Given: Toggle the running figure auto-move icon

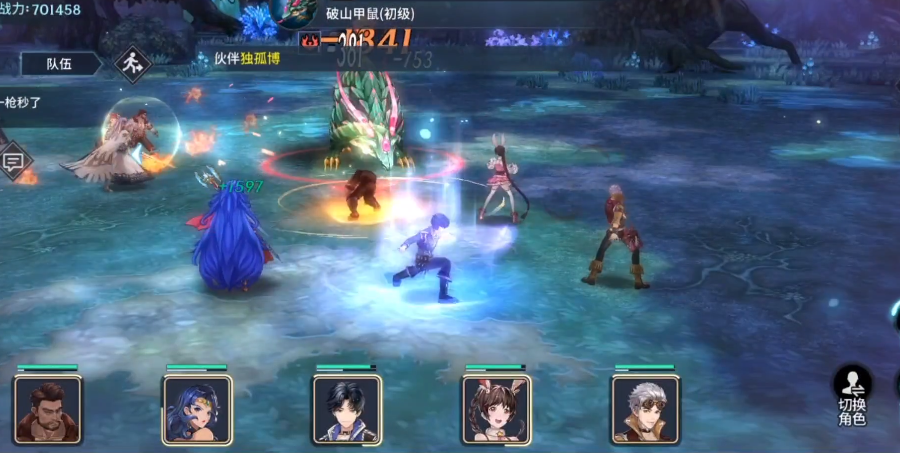Looking at the screenshot, I should [x=130, y=65].
